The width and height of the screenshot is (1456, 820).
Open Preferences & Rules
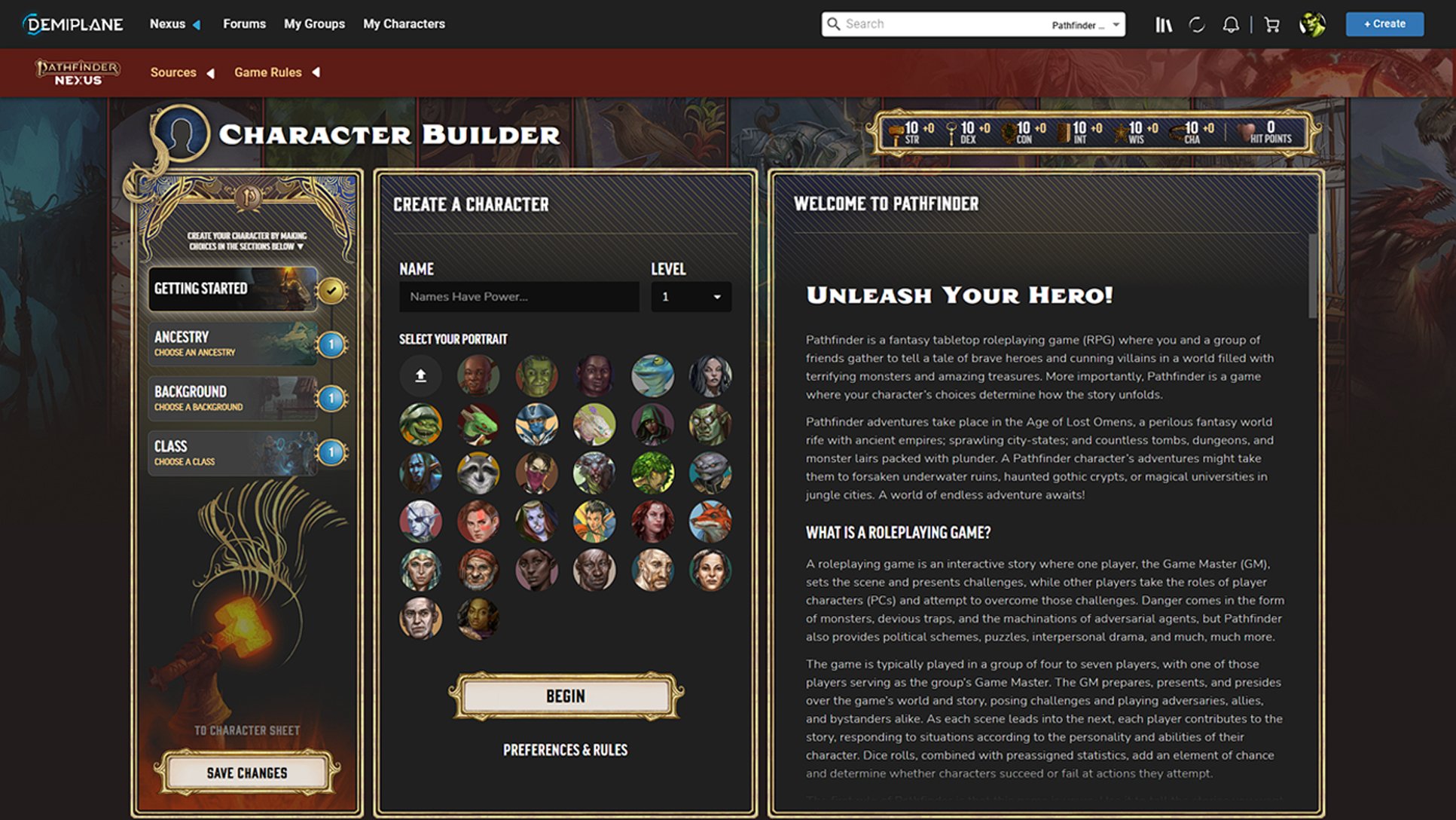[x=566, y=750]
